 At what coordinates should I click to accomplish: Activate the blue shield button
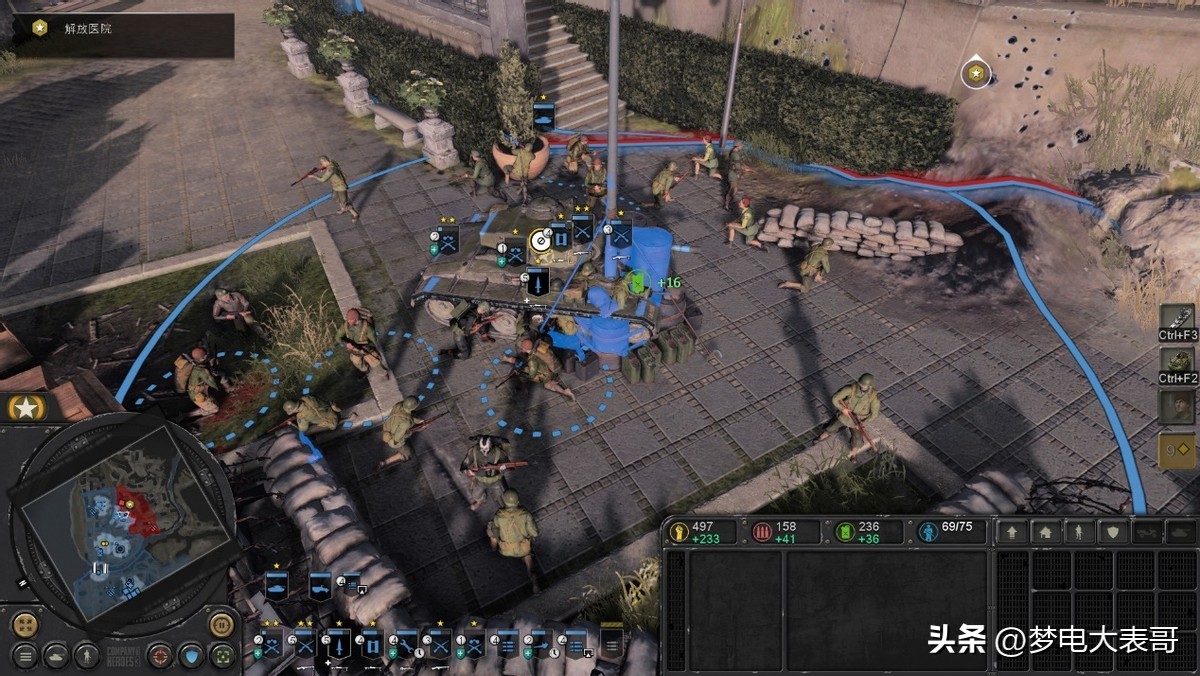(190, 656)
